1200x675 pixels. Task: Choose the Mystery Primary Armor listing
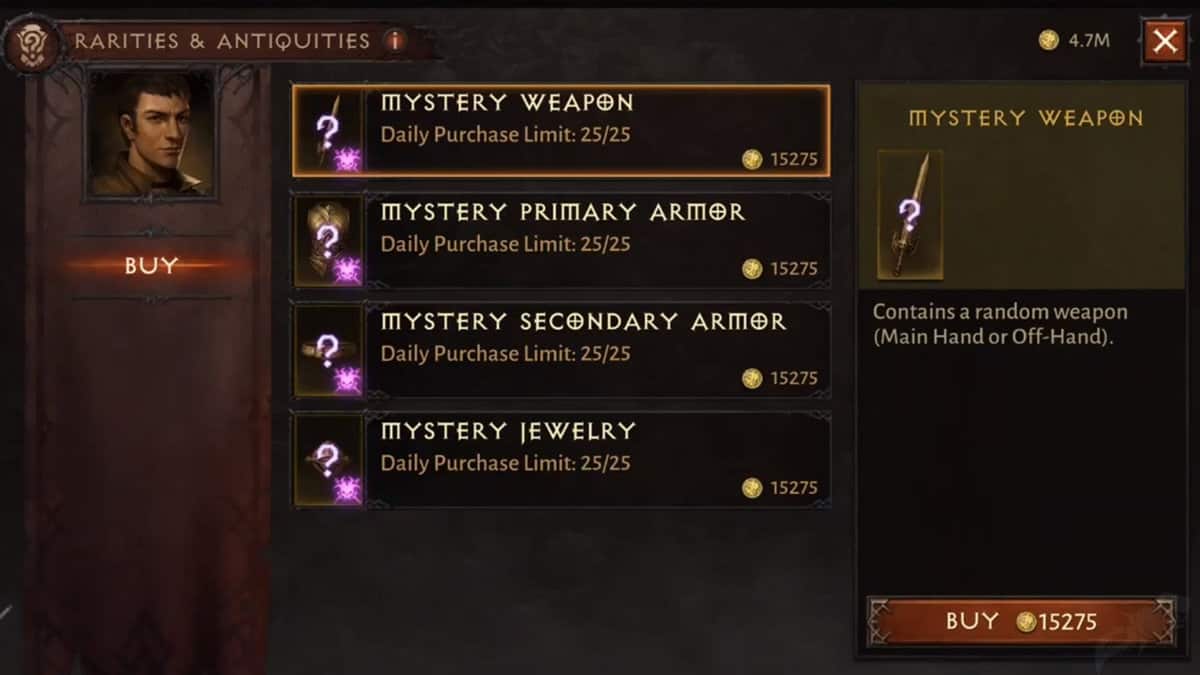(560, 241)
